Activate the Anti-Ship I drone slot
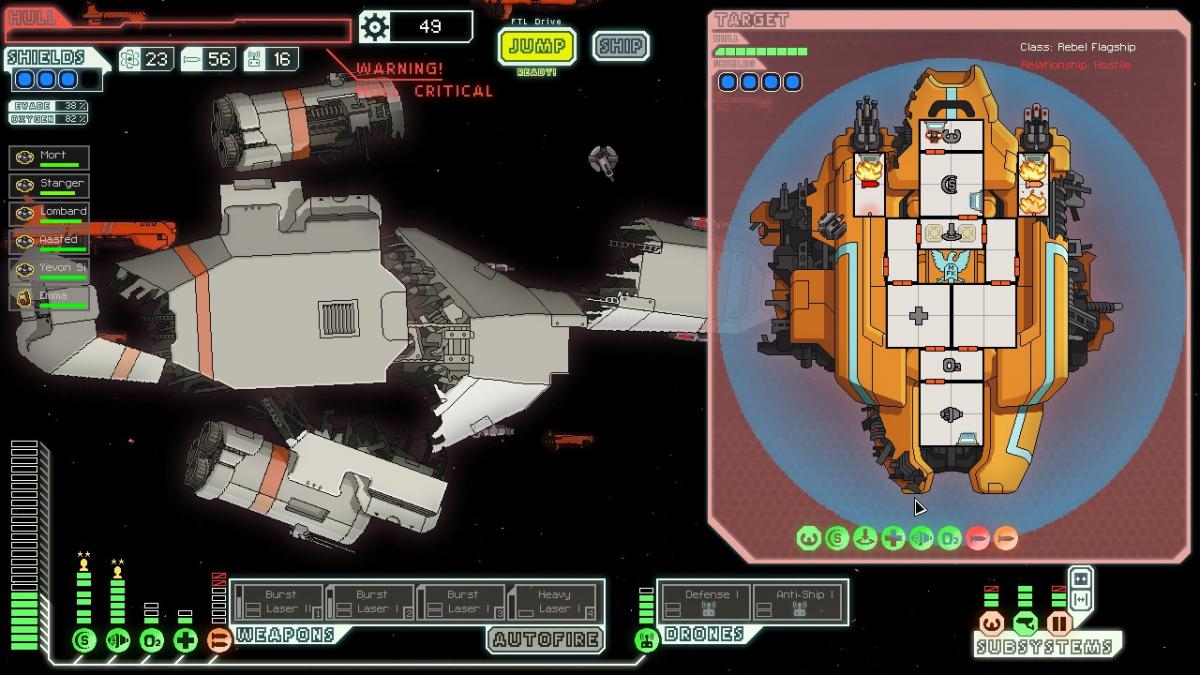Screen dimensions: 1200x675 pyautogui.click(x=799, y=602)
